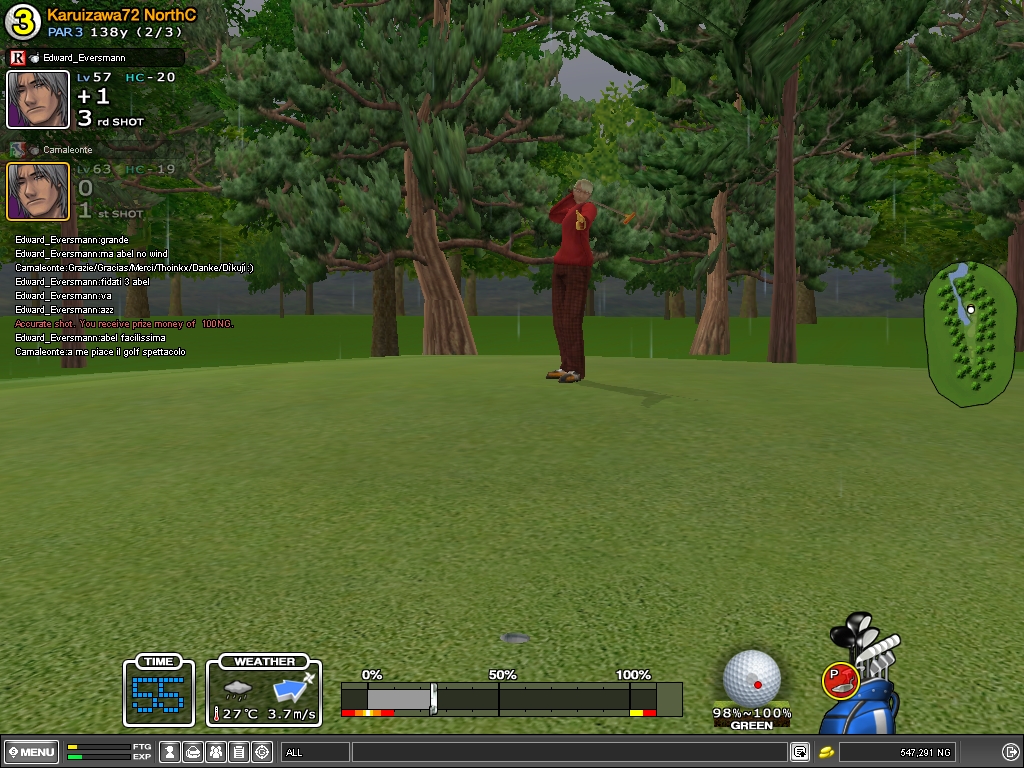The image size is (1024, 768).
Task: Click the chat message input field
Action: (568, 752)
